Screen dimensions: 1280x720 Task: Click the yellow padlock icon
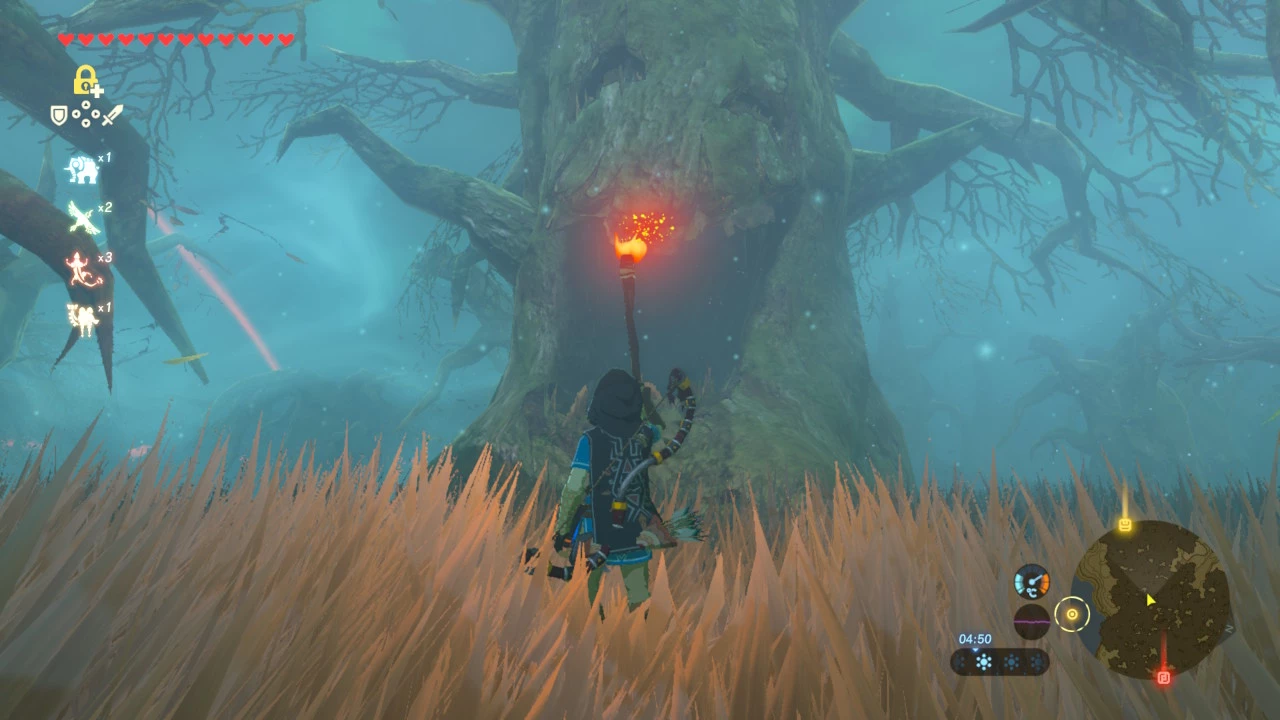[x=86, y=80]
